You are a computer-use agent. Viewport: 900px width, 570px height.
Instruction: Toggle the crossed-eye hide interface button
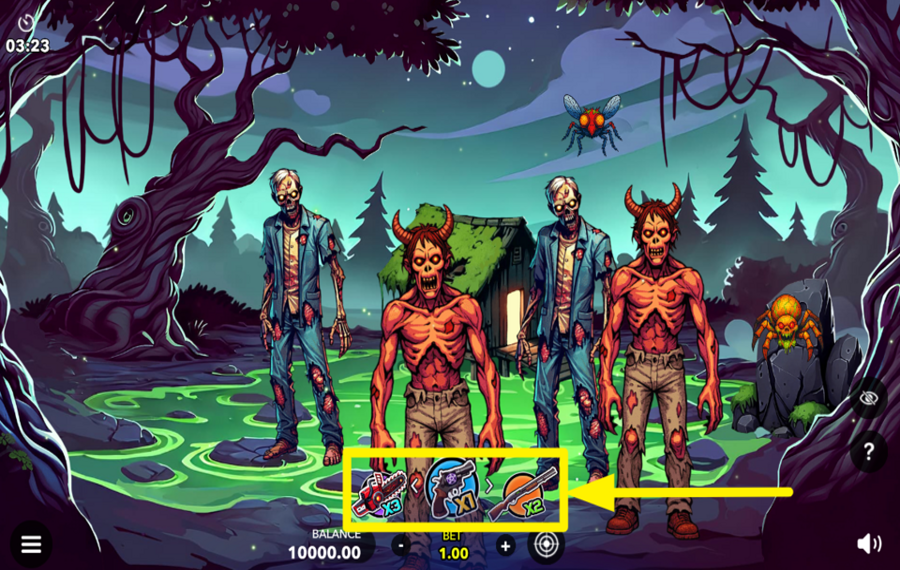(x=868, y=398)
